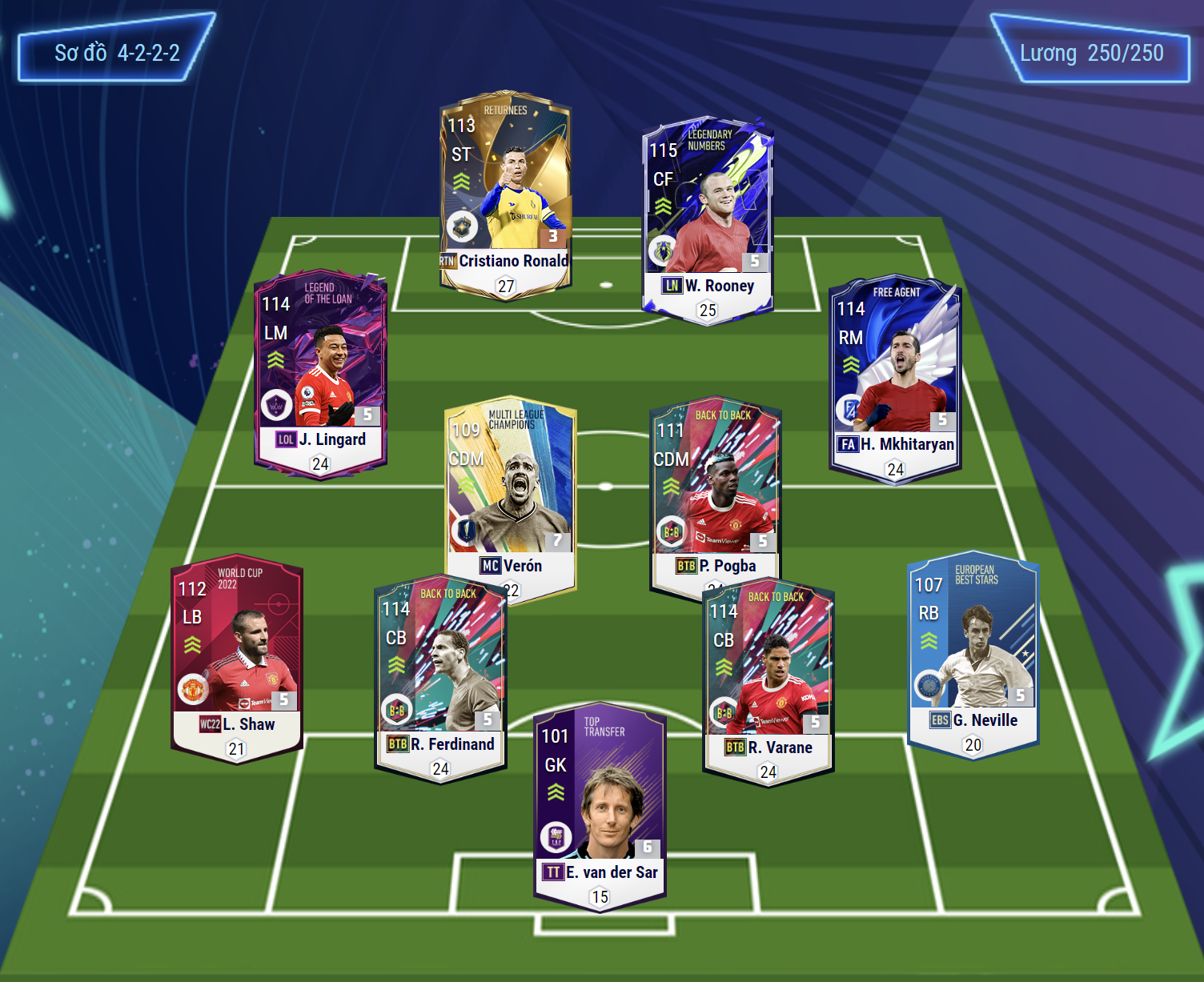Select the R. Varane CB card
The width and height of the screenshot is (1204, 982).
pyautogui.click(x=769, y=682)
